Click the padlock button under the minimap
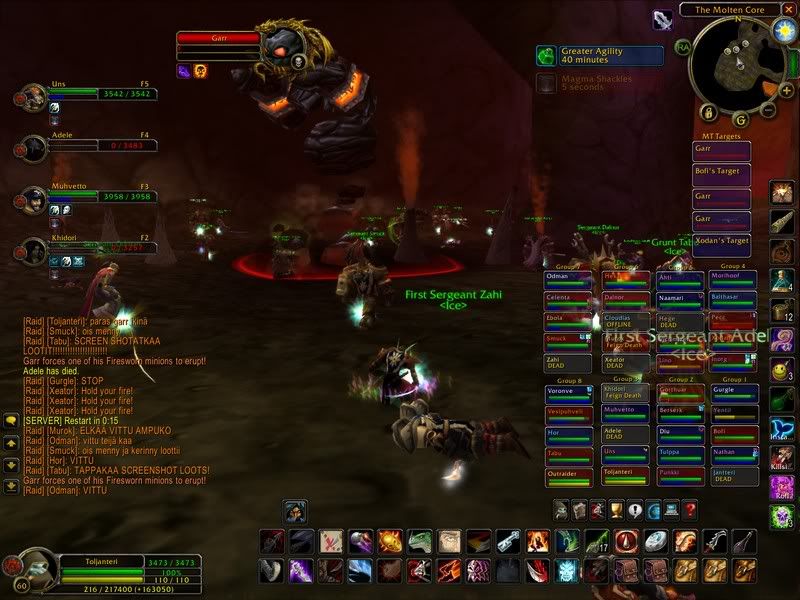This screenshot has height=600, width=800. (707, 111)
